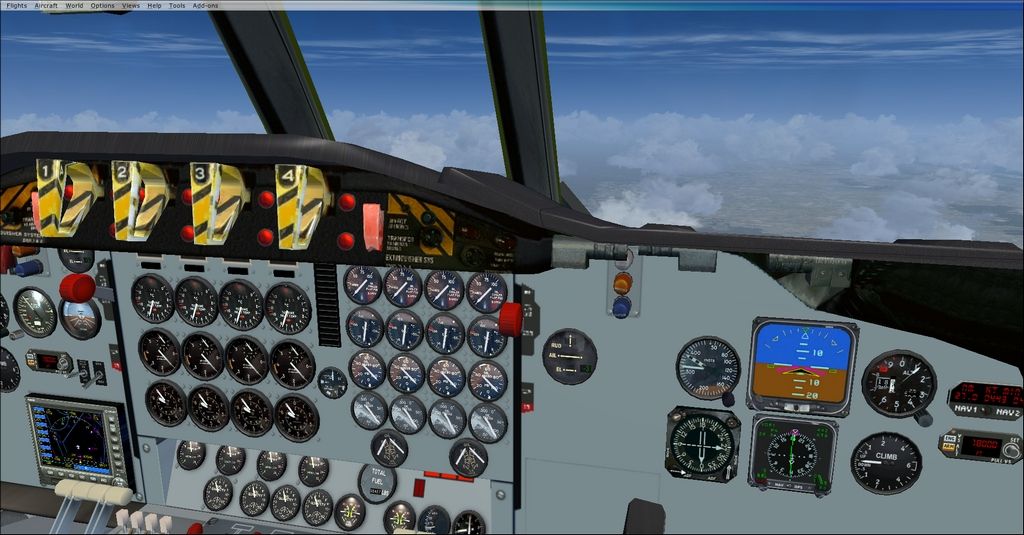
Task: Open the Flights menu
Action: point(16,6)
